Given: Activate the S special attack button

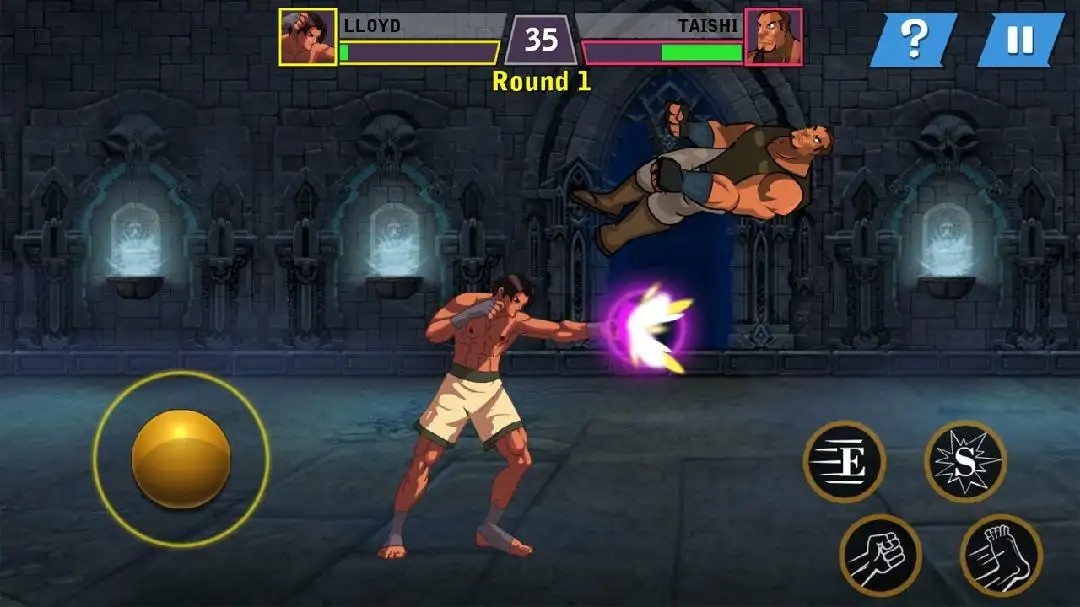Looking at the screenshot, I should pos(965,461).
